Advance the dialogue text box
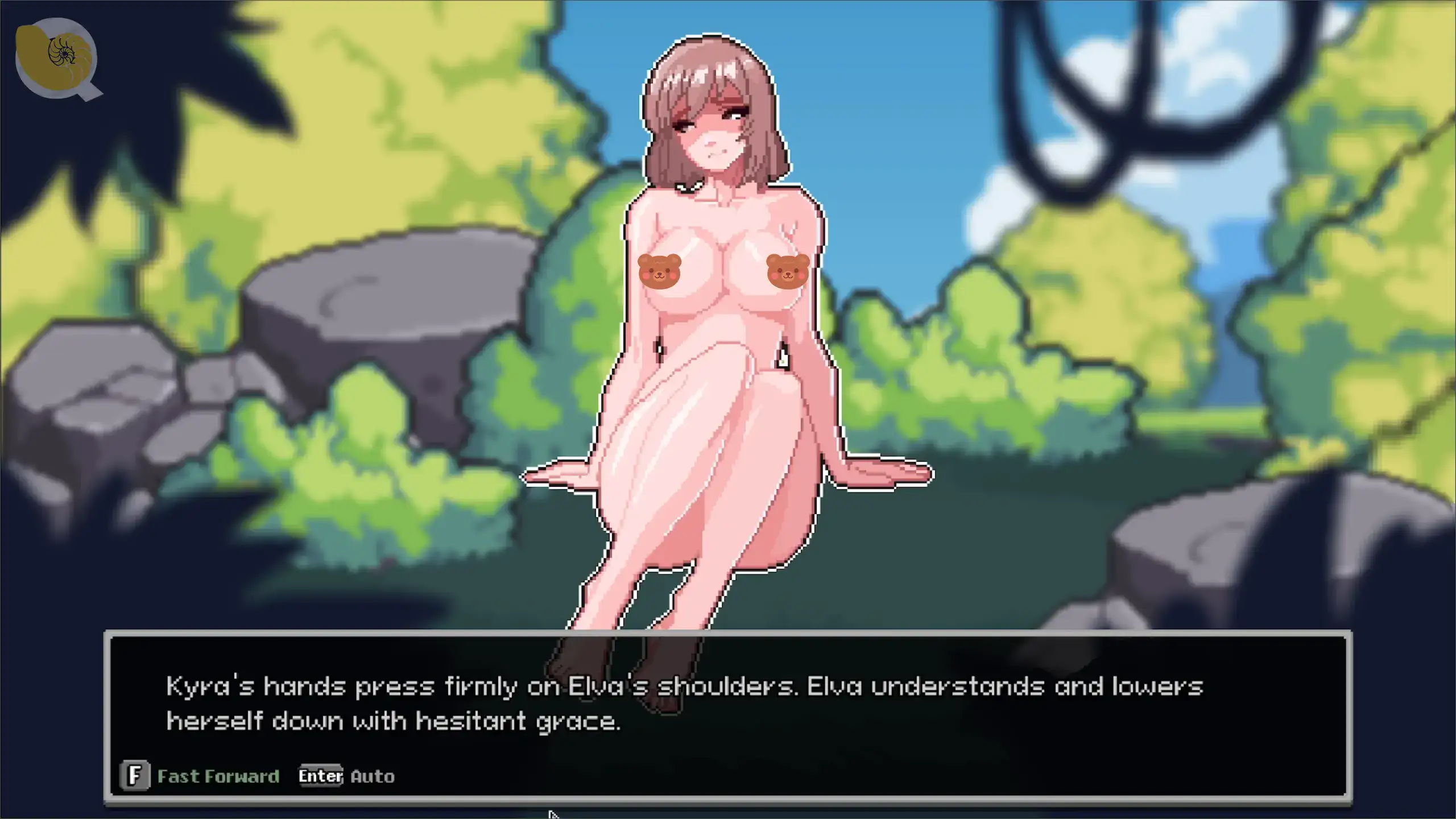 point(727,704)
